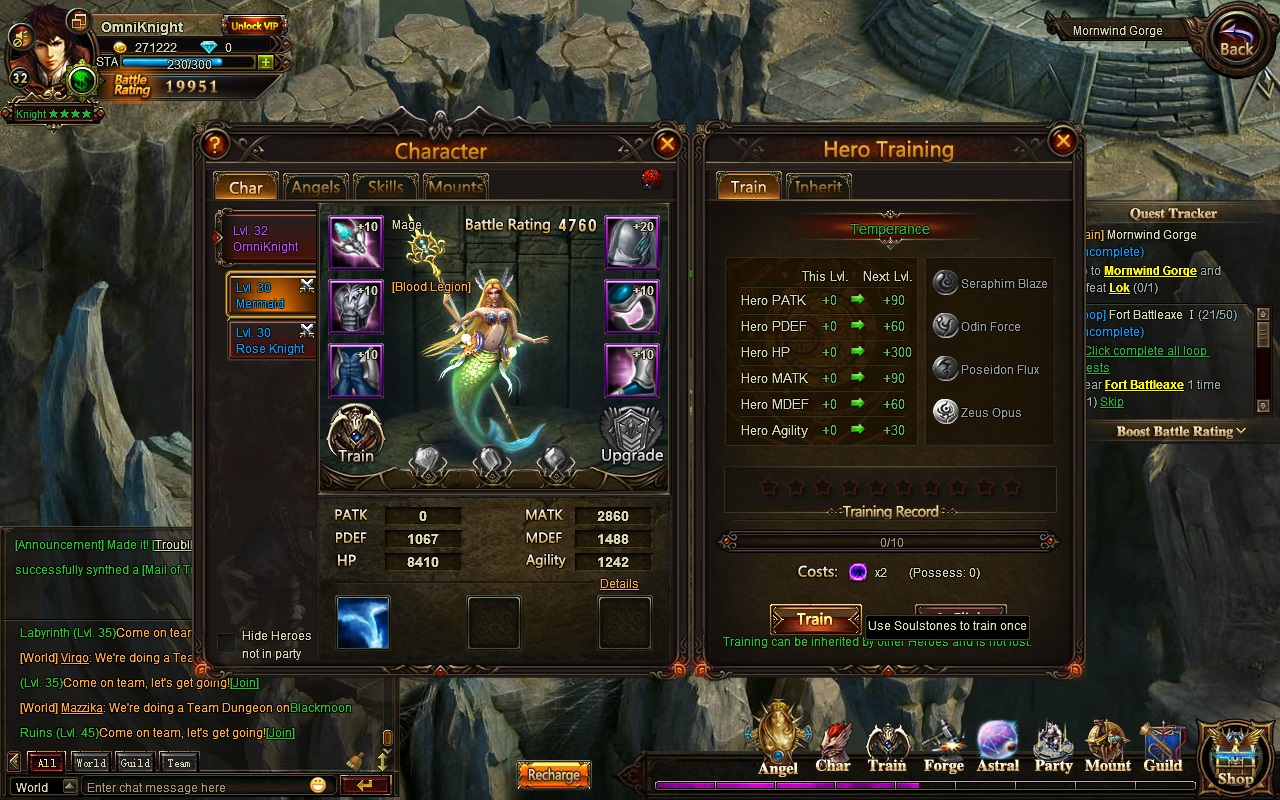Open the stat Details link

point(619,584)
